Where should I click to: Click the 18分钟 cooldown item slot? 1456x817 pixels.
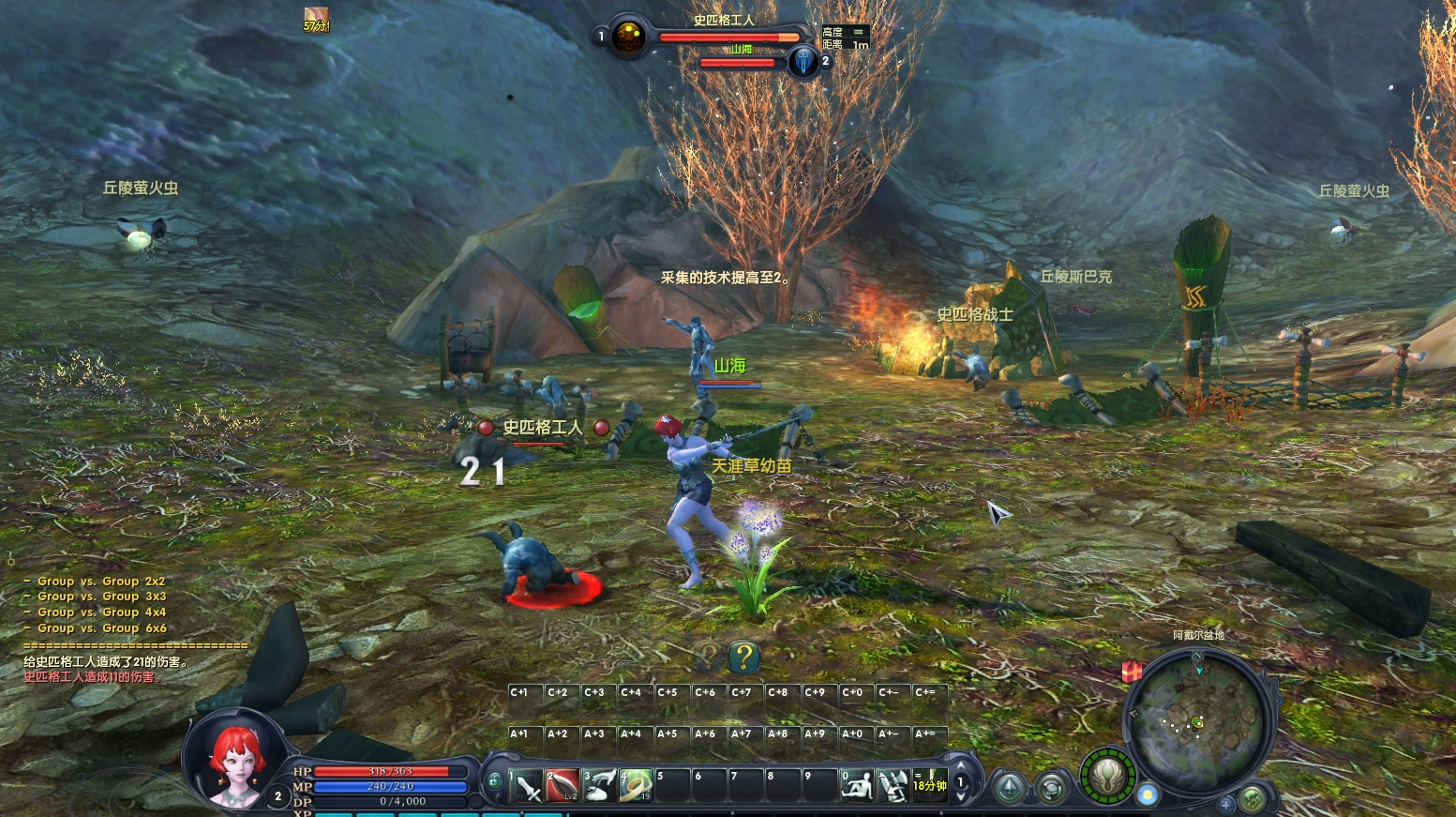click(929, 785)
